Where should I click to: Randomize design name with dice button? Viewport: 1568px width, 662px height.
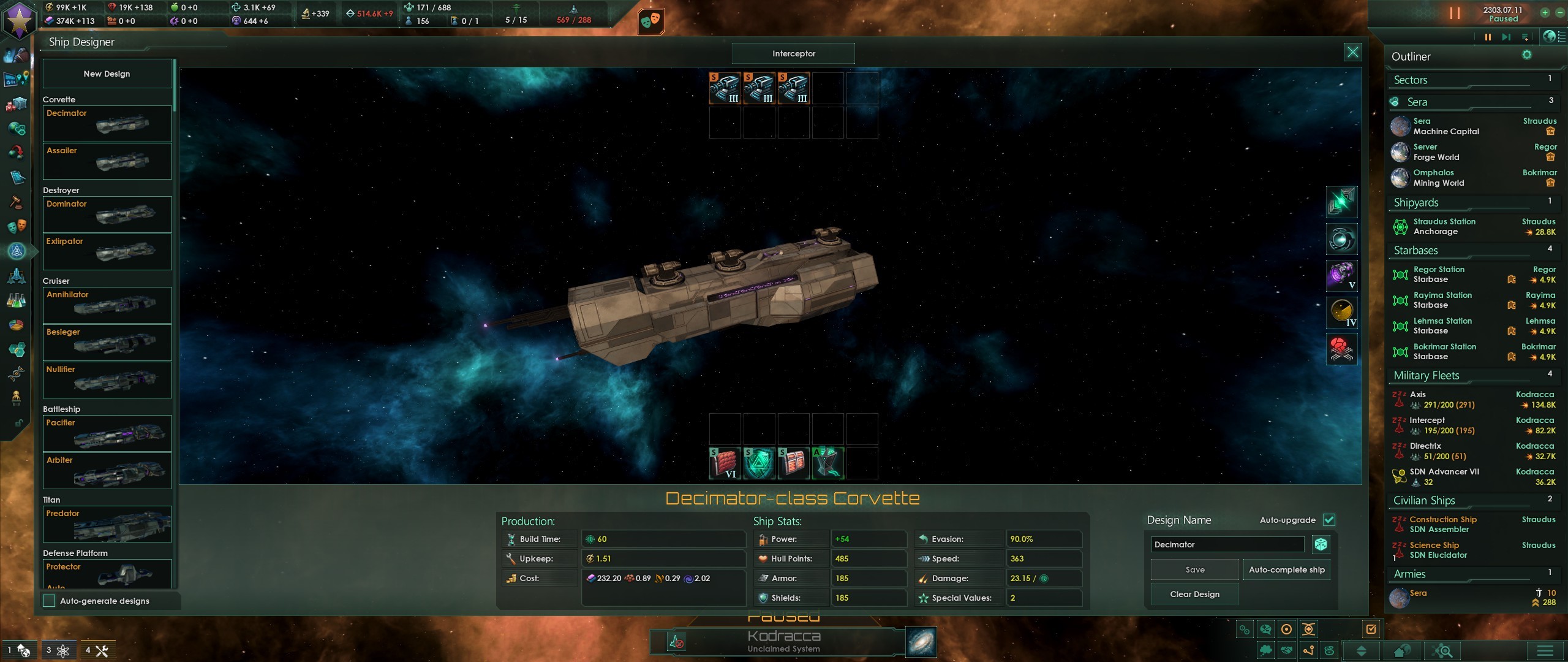point(1321,544)
